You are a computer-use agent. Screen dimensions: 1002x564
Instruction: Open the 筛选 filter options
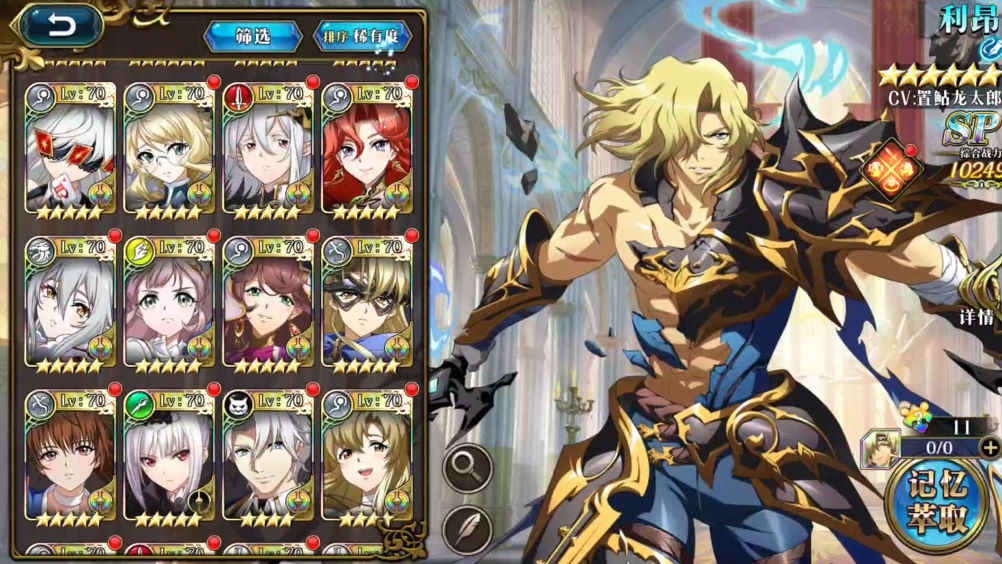point(253,36)
